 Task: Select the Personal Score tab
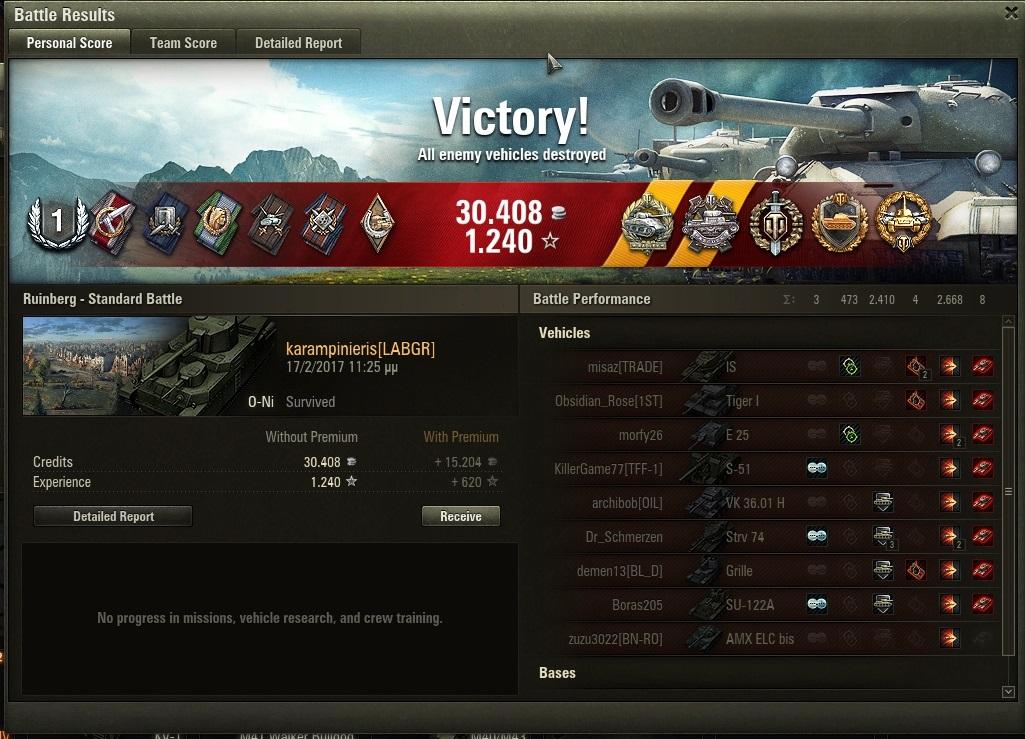click(69, 43)
